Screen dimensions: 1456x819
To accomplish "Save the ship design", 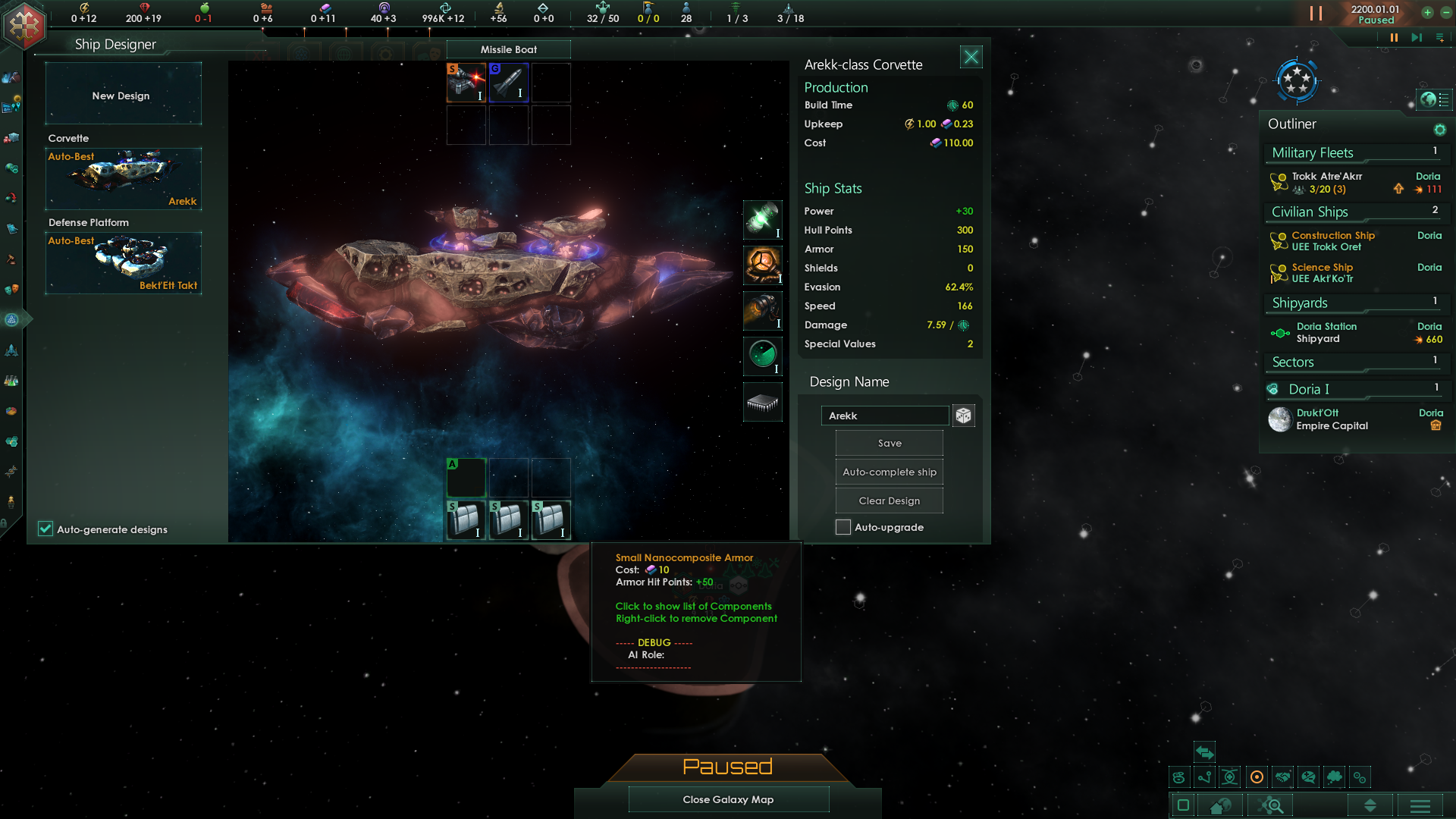I will pos(889,443).
